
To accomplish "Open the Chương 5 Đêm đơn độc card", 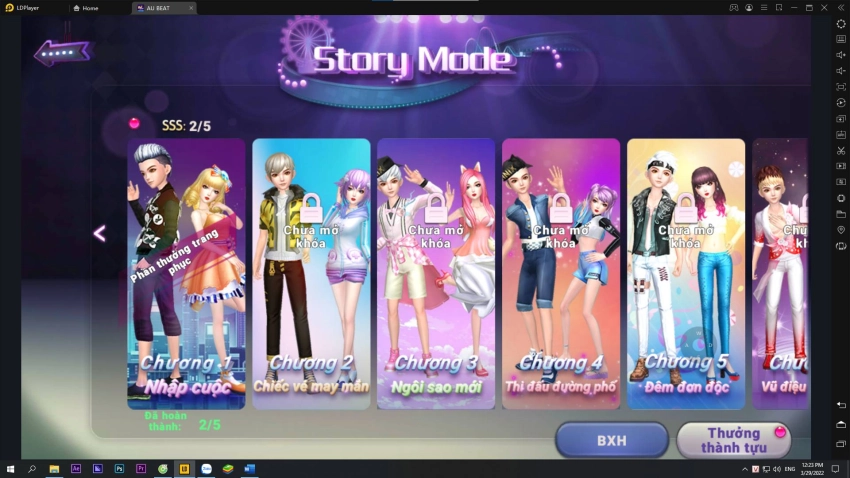I will 685,273.
